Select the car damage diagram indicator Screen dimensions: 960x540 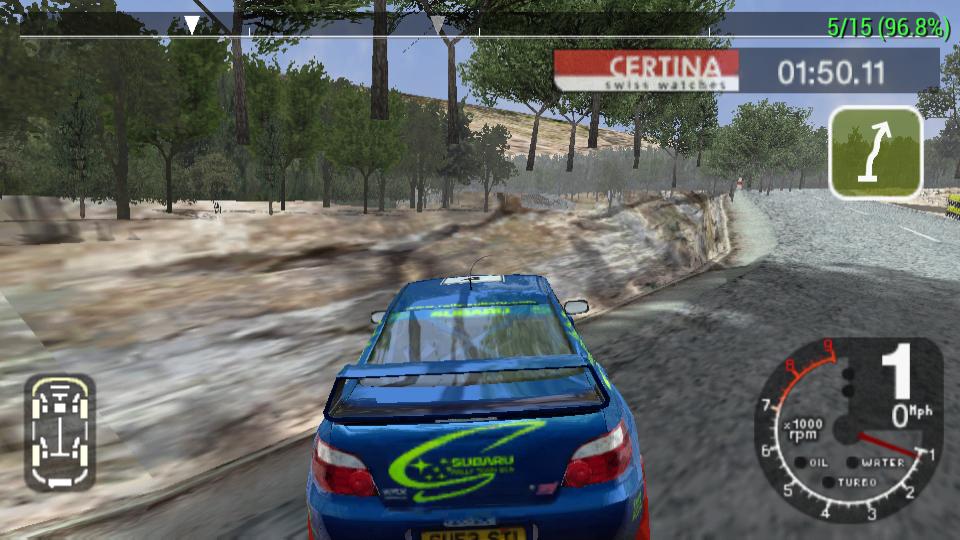click(60, 432)
